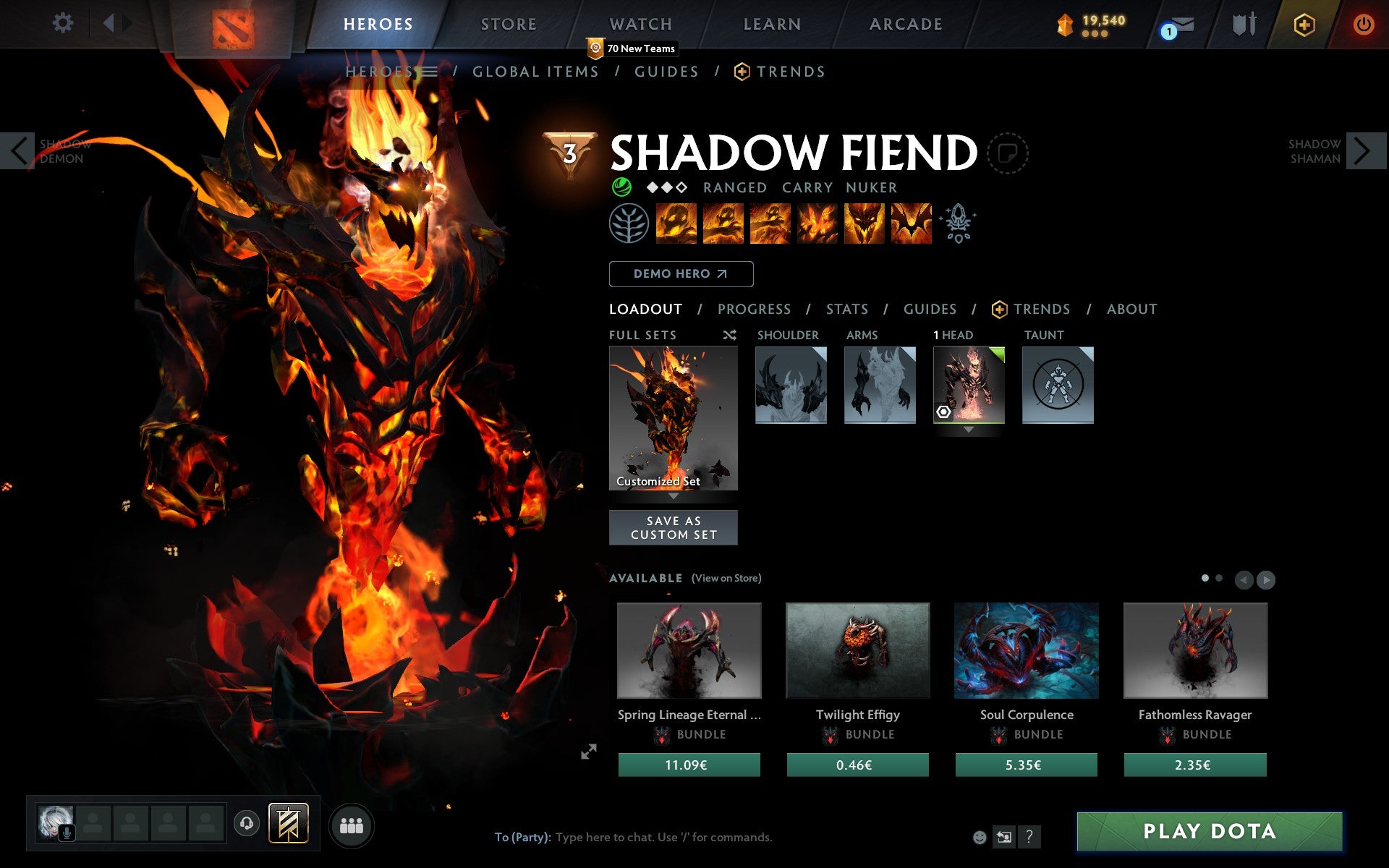Expand the arrow under the equipped Head item
This screenshot has width=1389, height=868.
tap(969, 428)
